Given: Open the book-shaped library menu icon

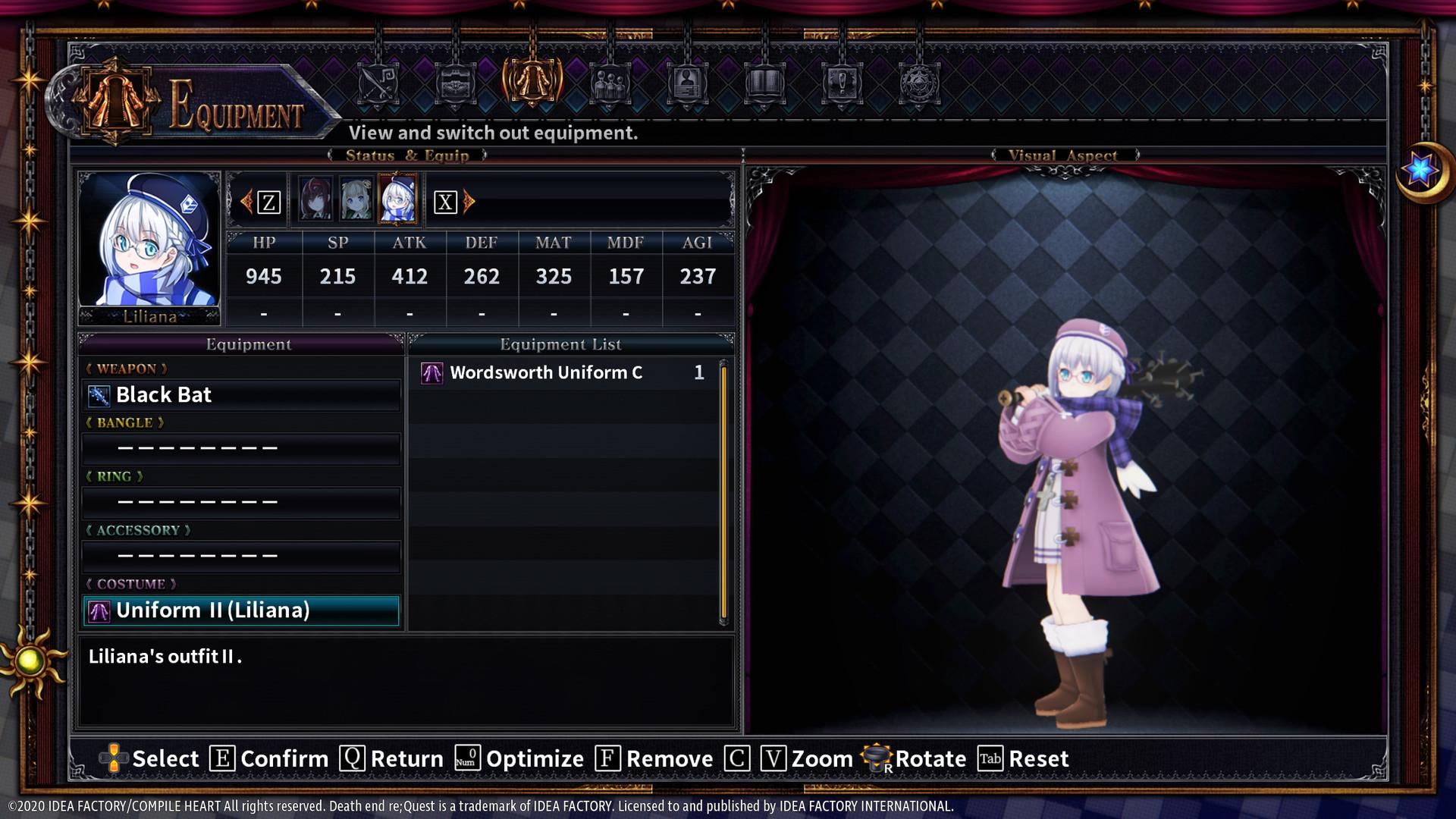Looking at the screenshot, I should pos(764,83).
